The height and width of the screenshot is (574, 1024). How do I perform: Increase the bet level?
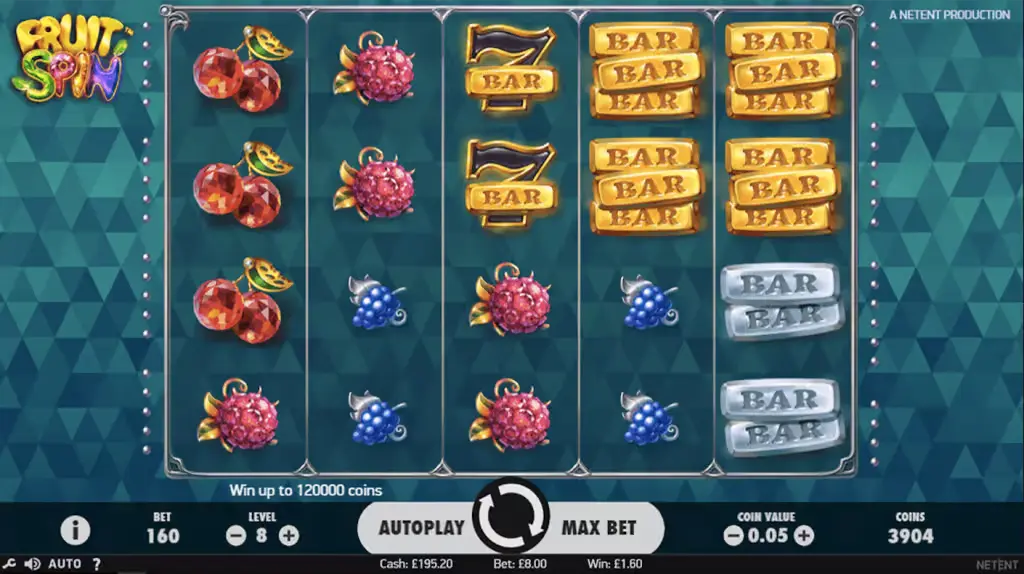pyautogui.click(x=288, y=535)
